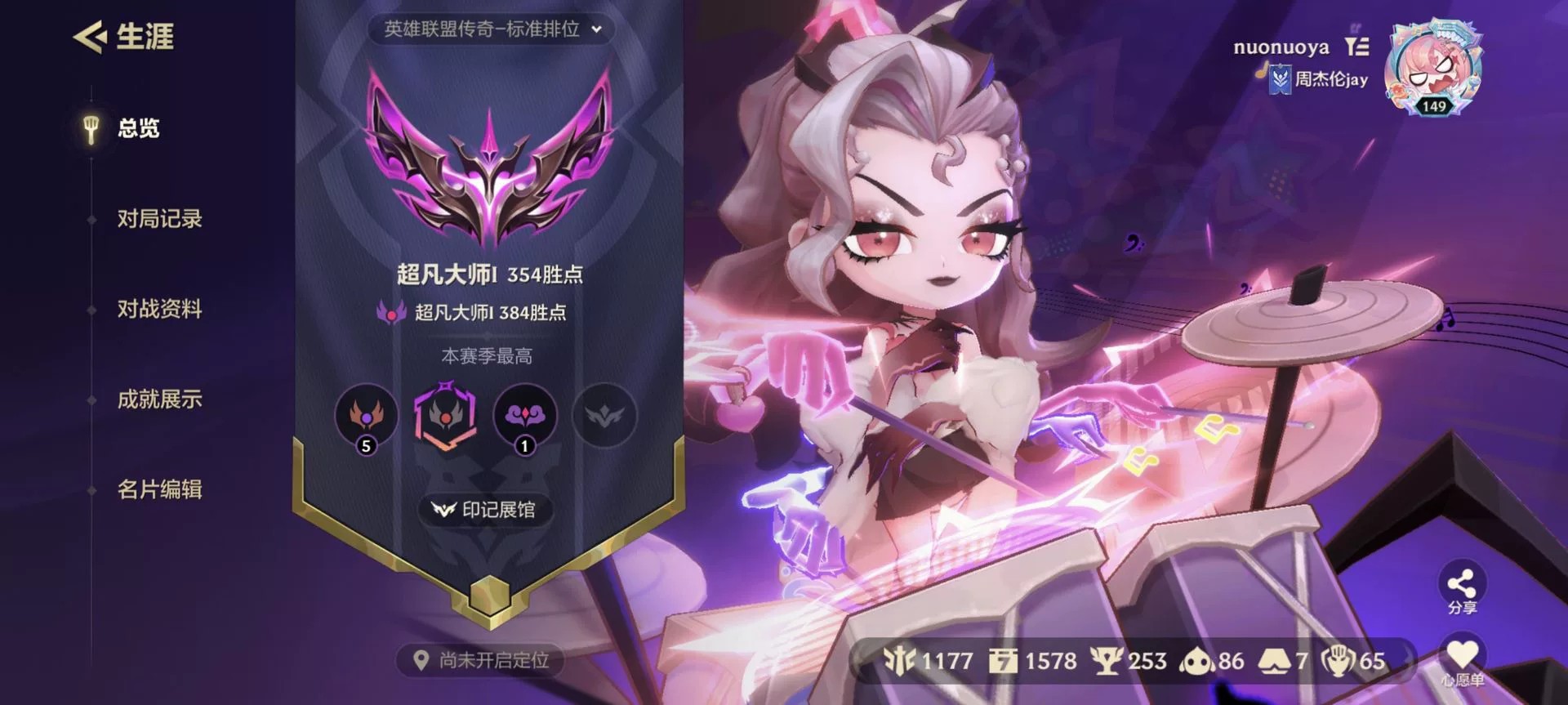Open the 成就展示 sidebar entry
This screenshot has height=705, width=1568.
(158, 400)
